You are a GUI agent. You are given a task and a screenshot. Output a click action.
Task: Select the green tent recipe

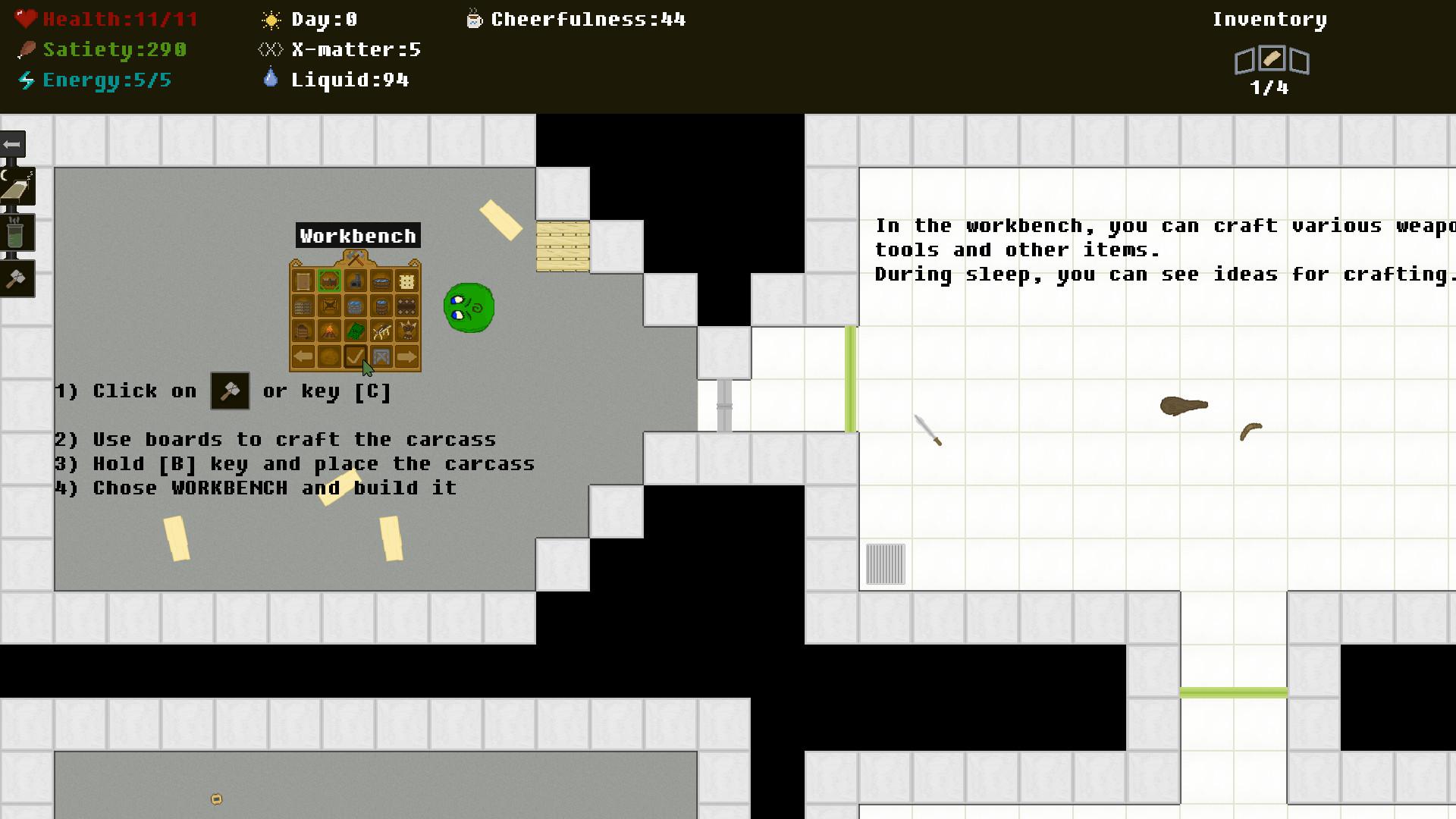point(356,331)
